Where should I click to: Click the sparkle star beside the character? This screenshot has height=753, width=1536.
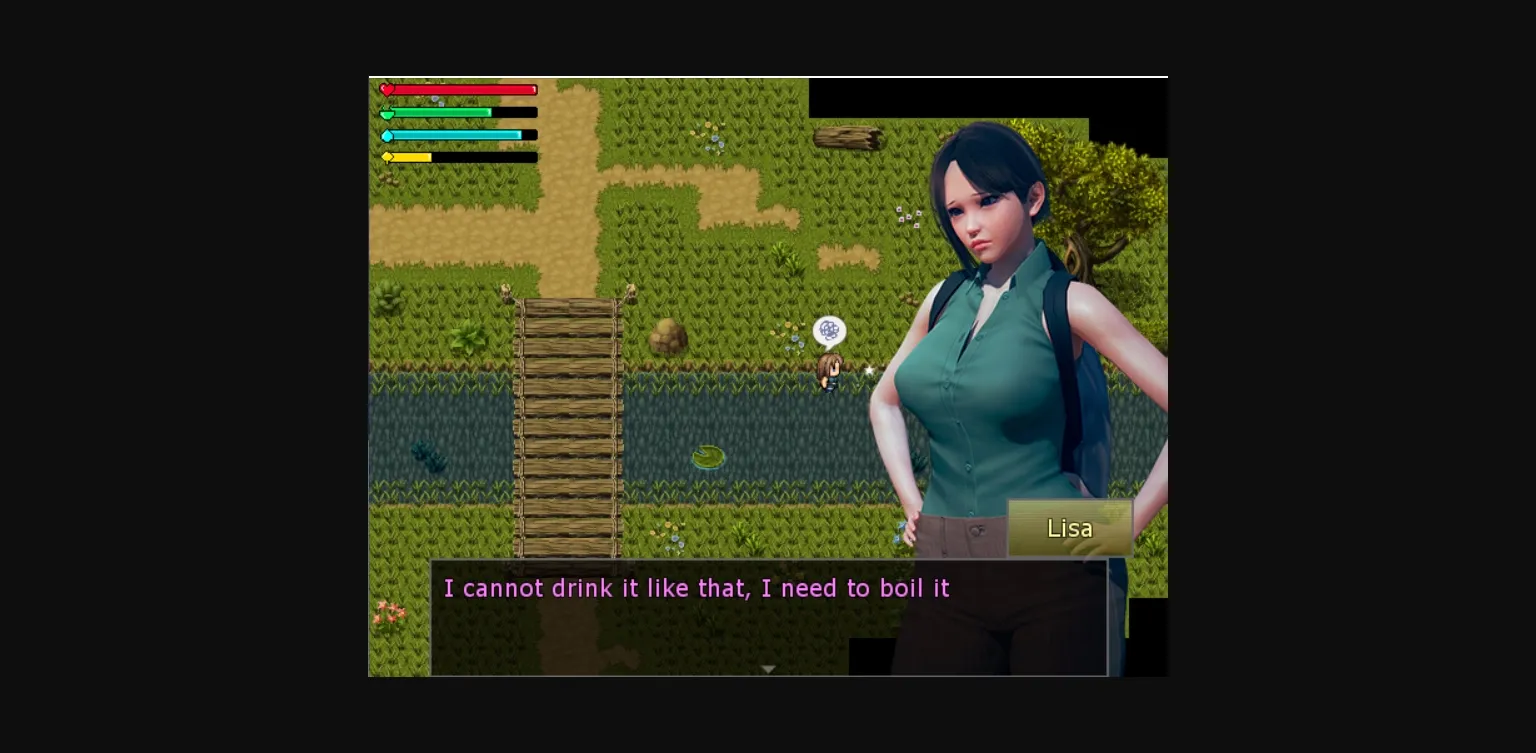[868, 370]
